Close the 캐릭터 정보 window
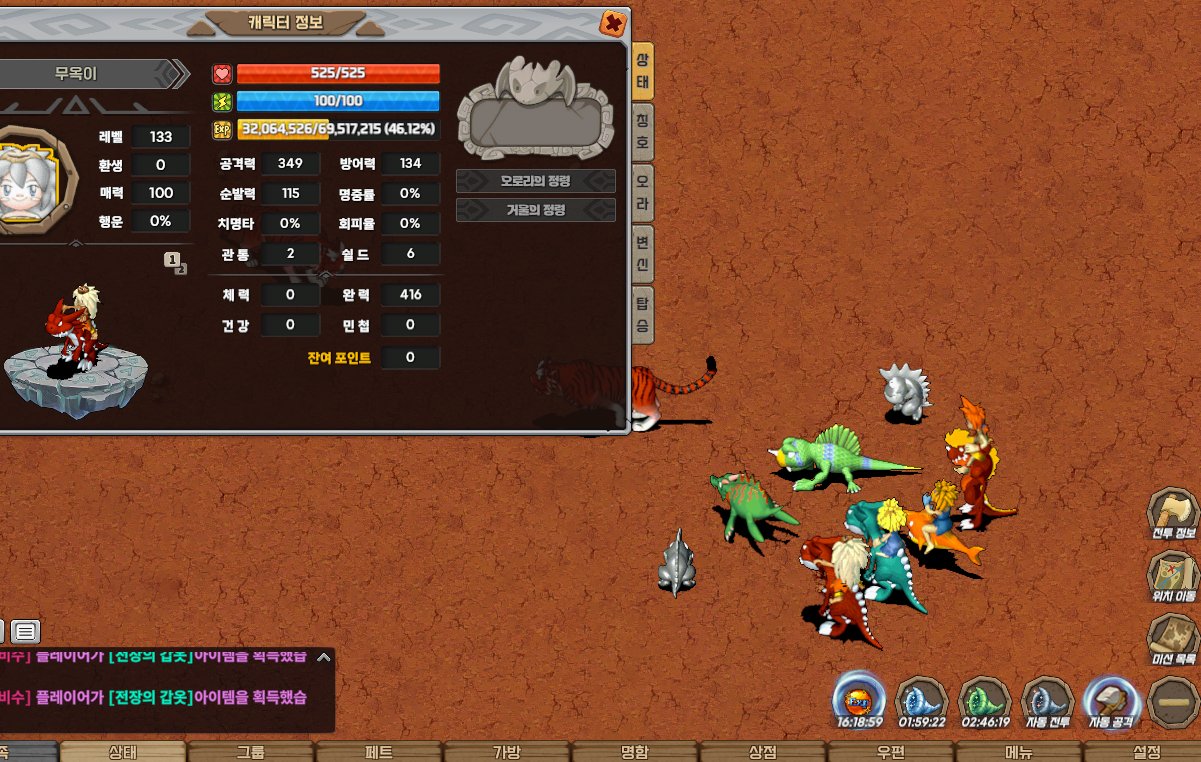Image resolution: width=1201 pixels, height=762 pixels. click(613, 23)
